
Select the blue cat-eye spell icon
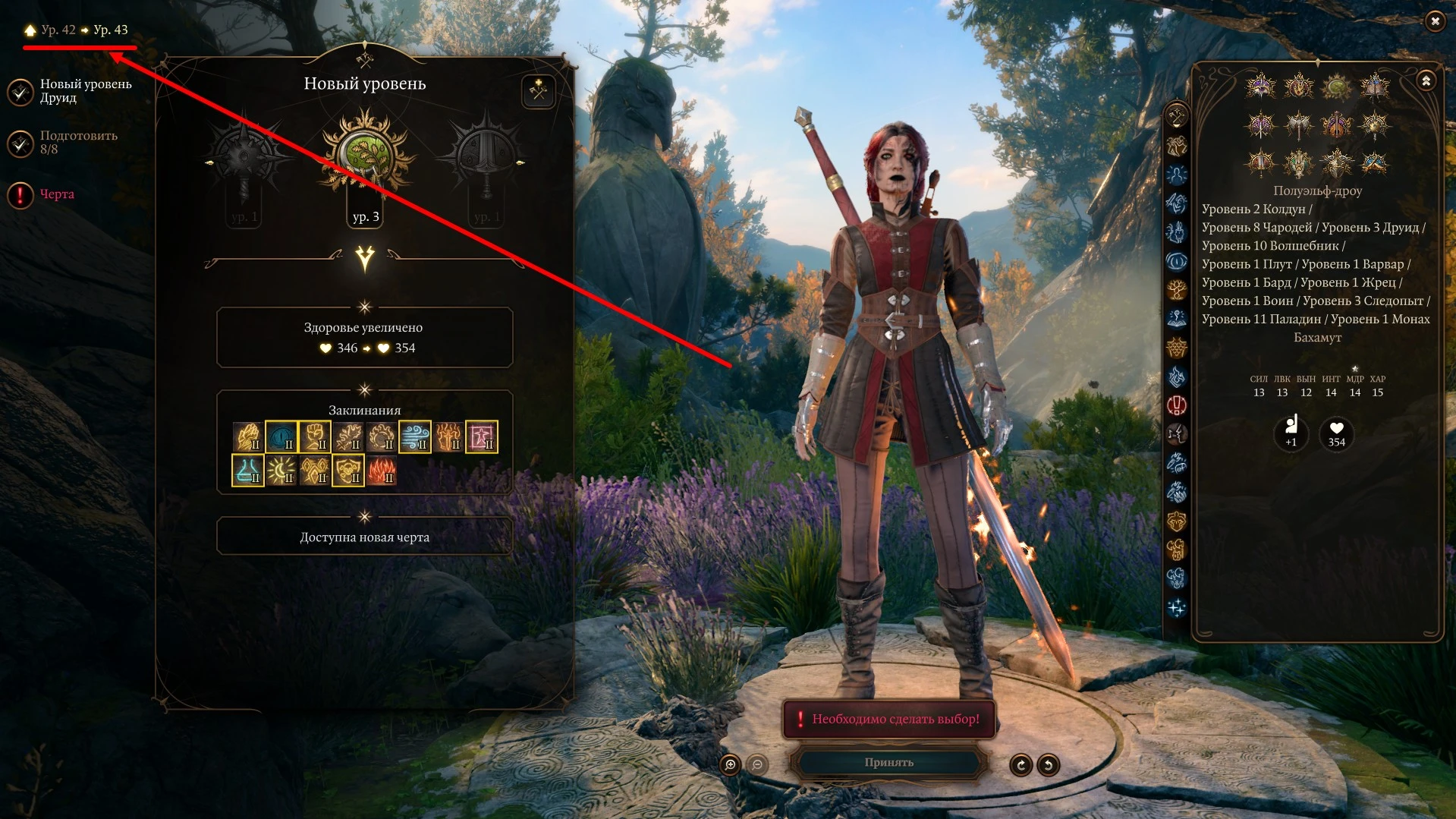tap(281, 437)
